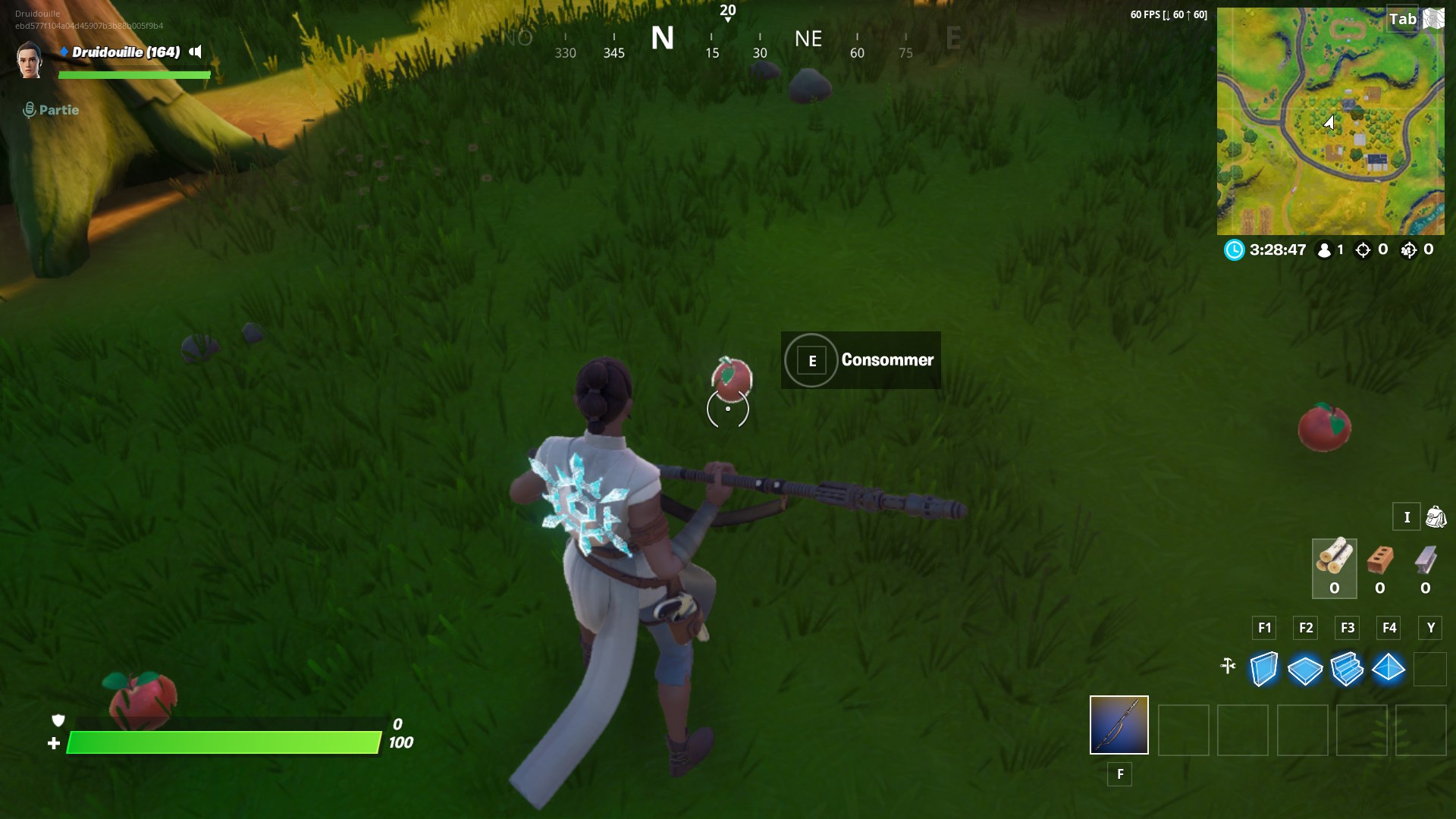Select the roof building piece F4

point(1389,669)
